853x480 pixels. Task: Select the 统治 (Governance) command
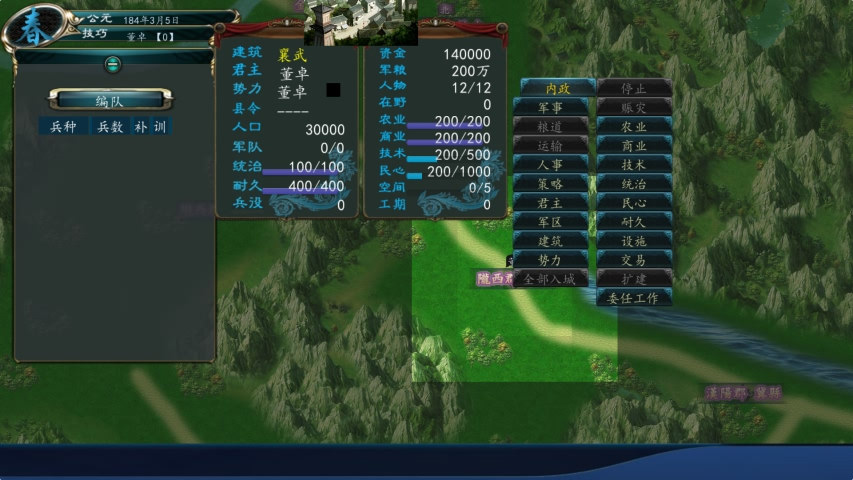(634, 183)
